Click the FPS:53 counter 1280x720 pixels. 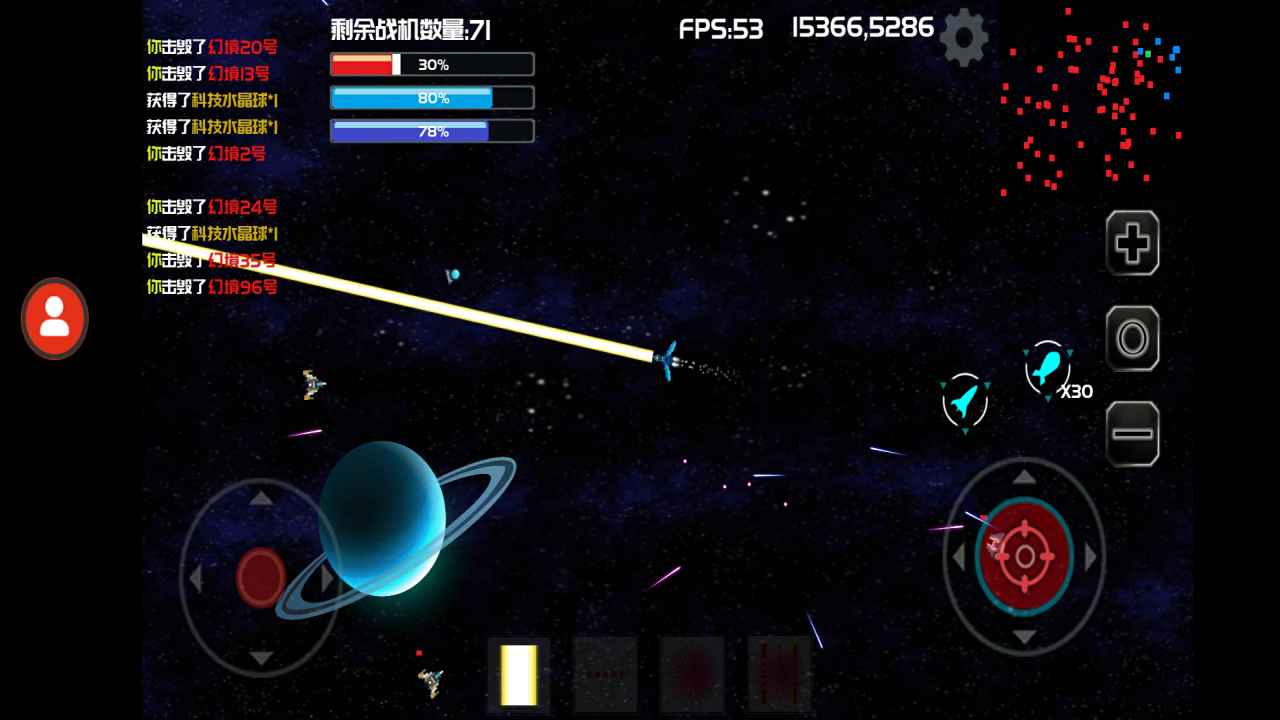722,30
